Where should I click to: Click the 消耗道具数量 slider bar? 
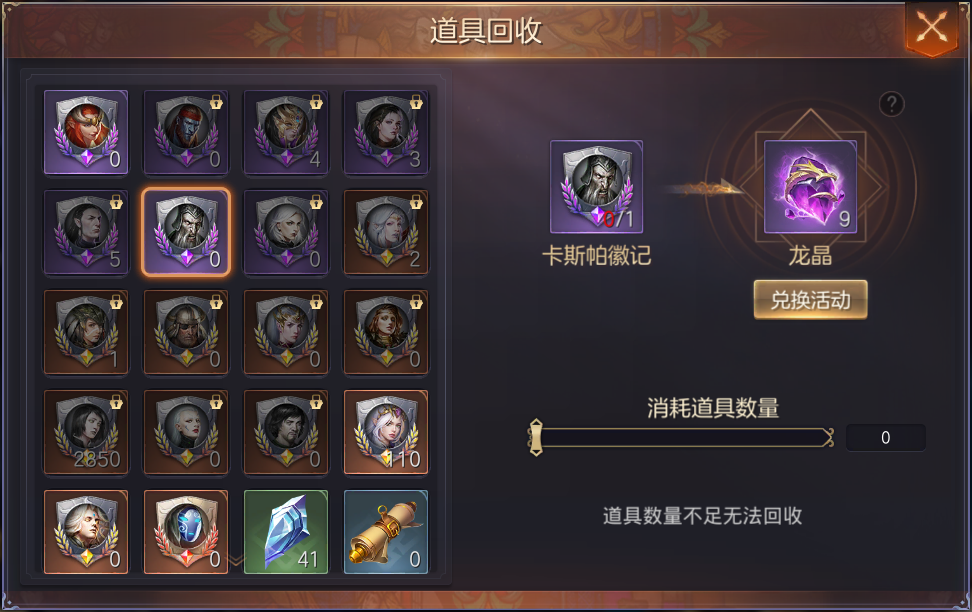(682, 437)
